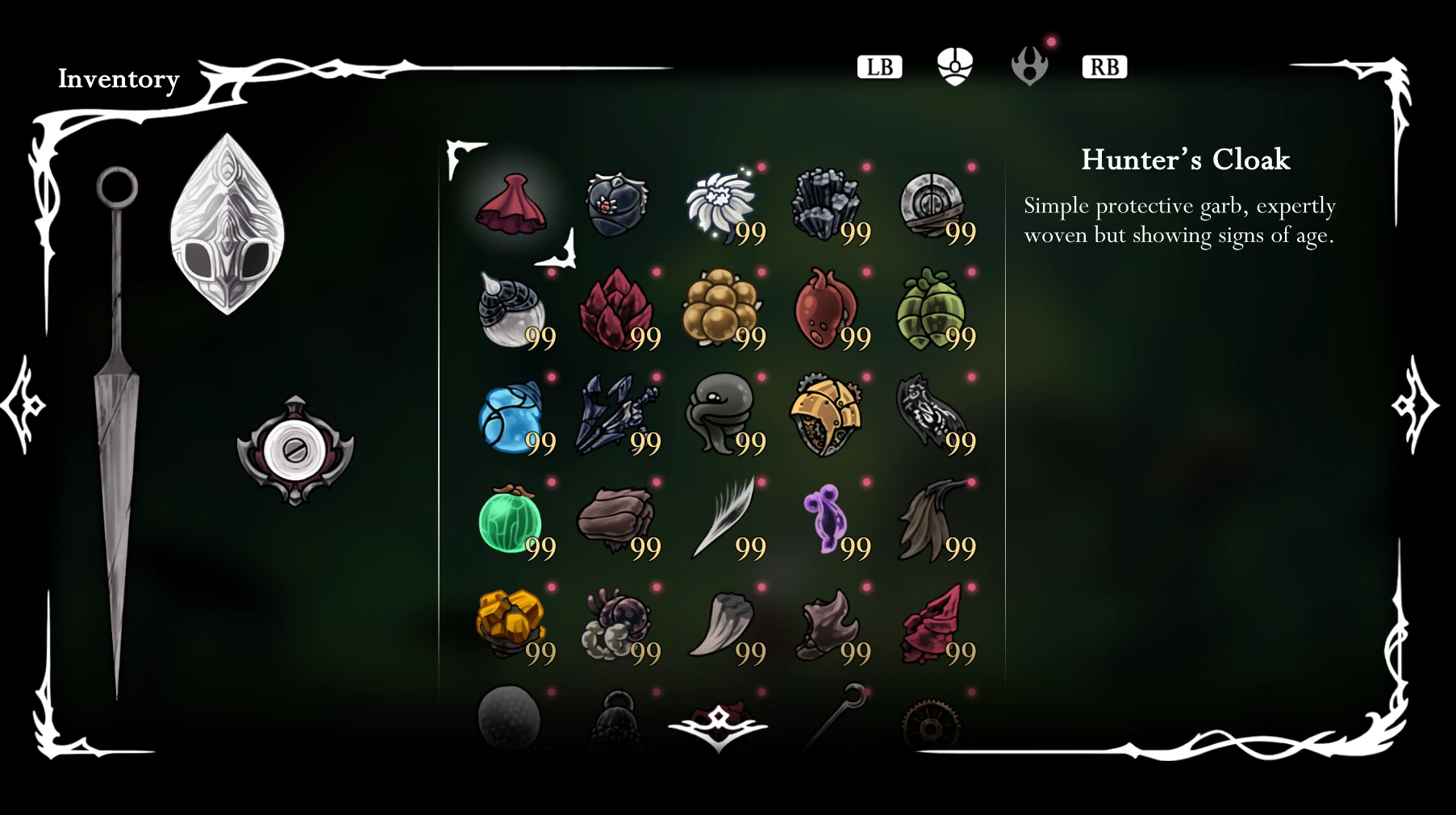1456x815 pixels.
Task: Open the crest tab with notification dot
Action: [1030, 66]
